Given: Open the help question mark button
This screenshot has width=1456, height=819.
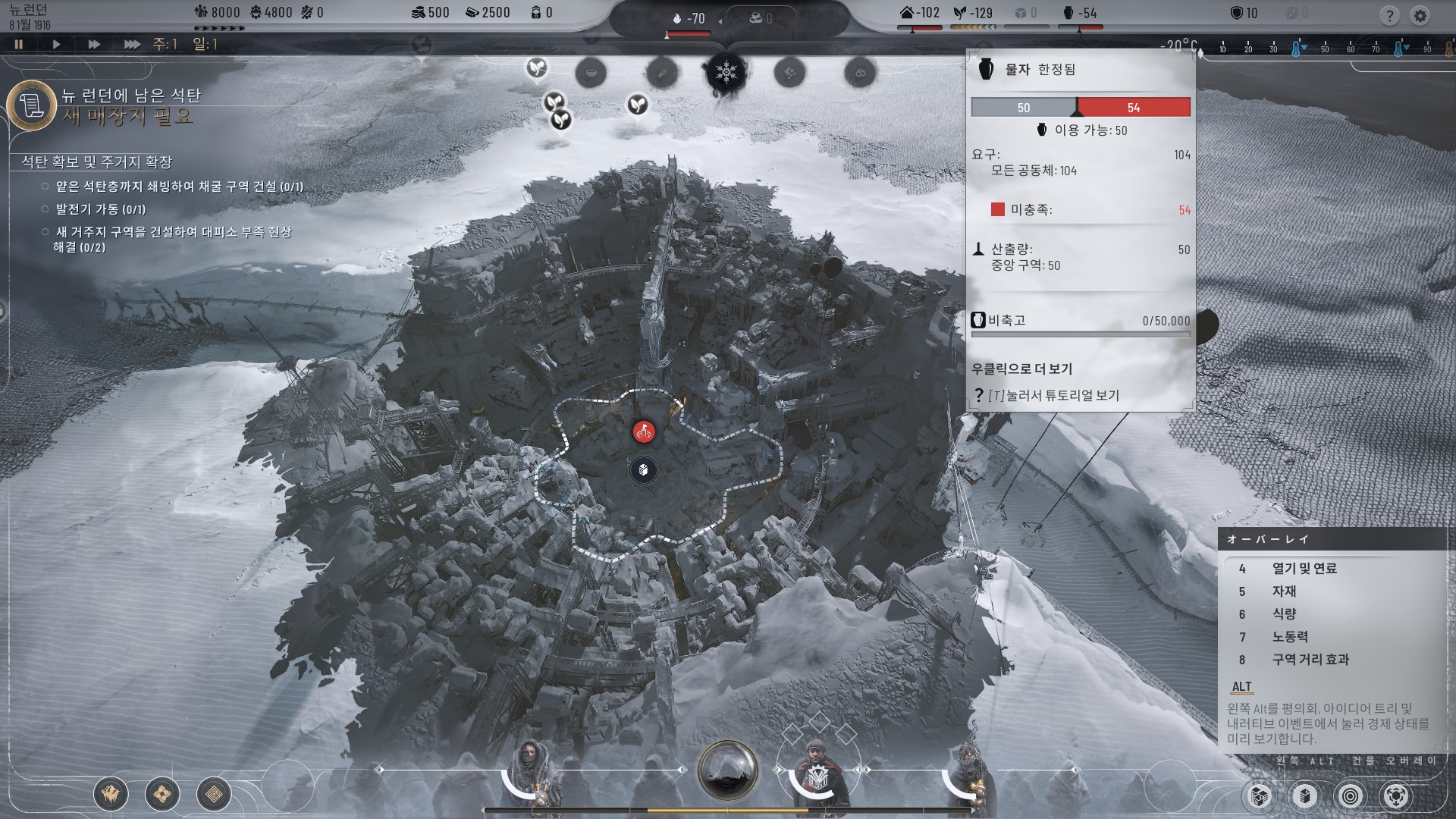Looking at the screenshot, I should [x=1389, y=15].
